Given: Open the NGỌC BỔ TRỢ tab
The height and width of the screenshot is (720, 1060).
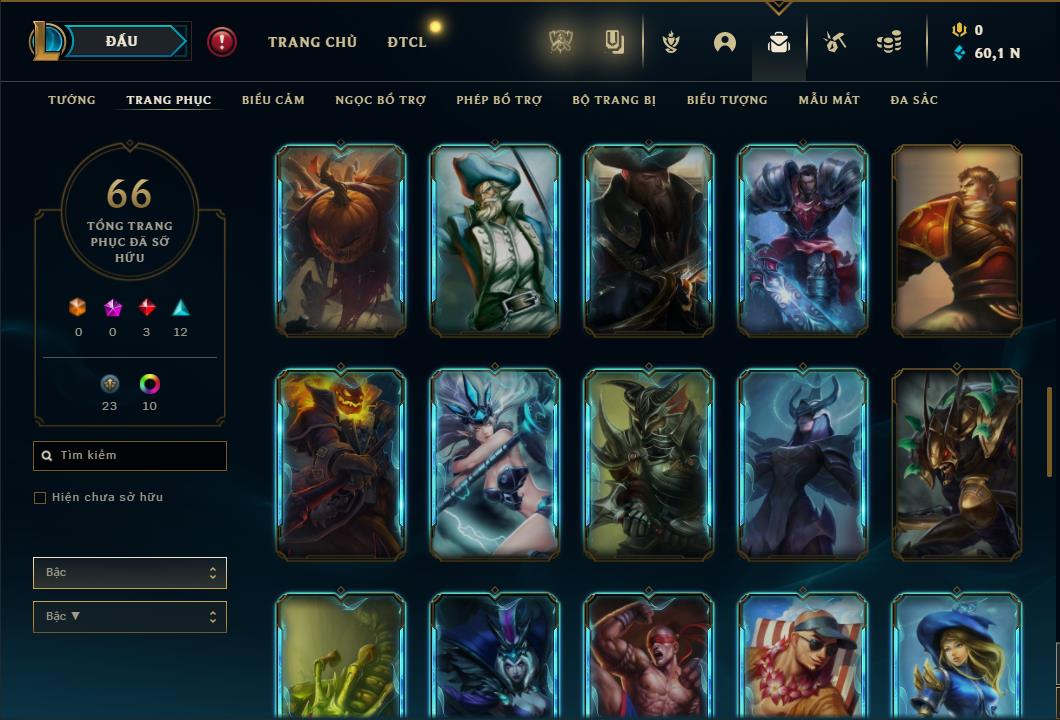Looking at the screenshot, I should point(380,100).
